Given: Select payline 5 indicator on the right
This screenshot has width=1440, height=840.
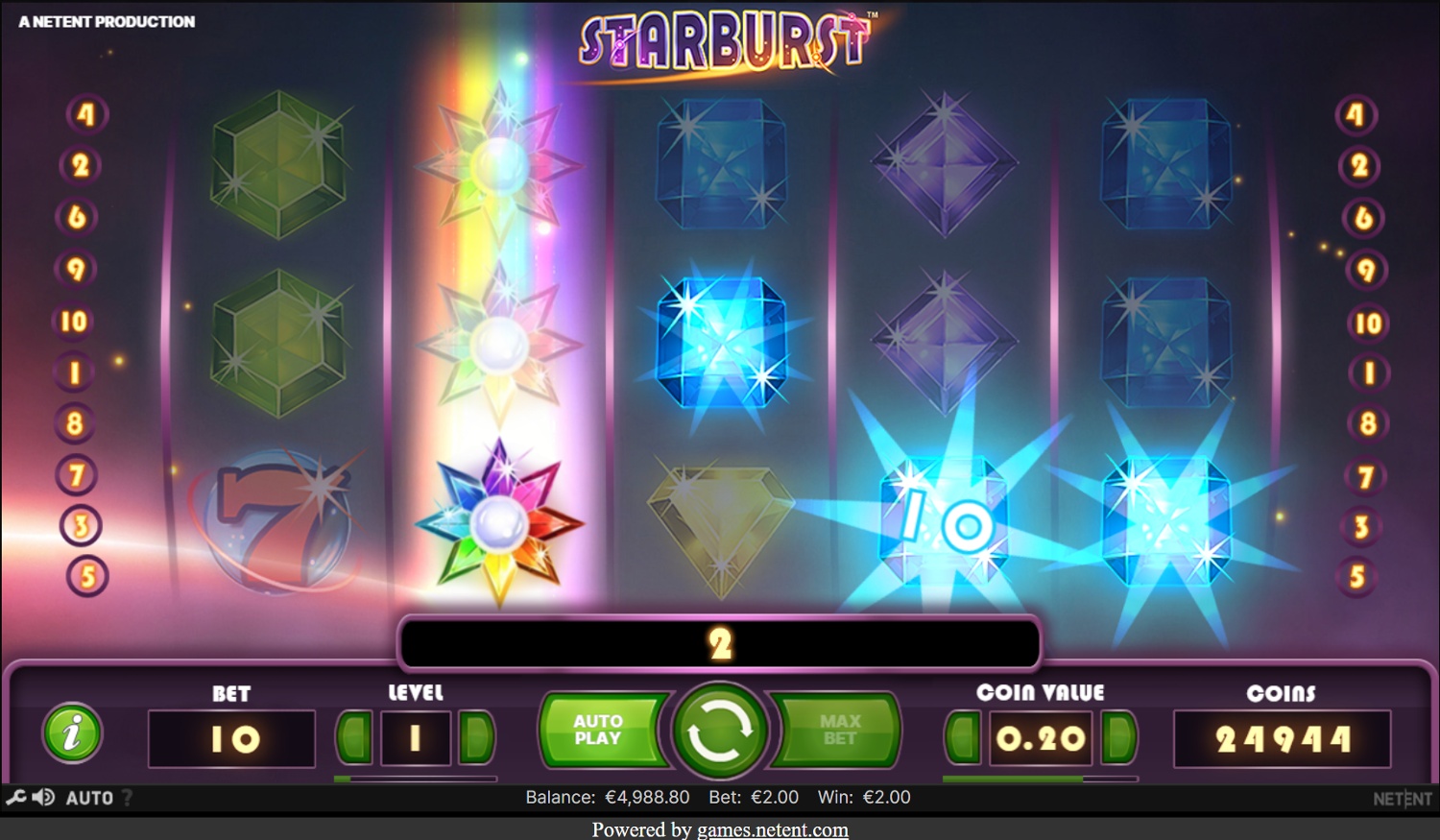Looking at the screenshot, I should point(1357,577).
